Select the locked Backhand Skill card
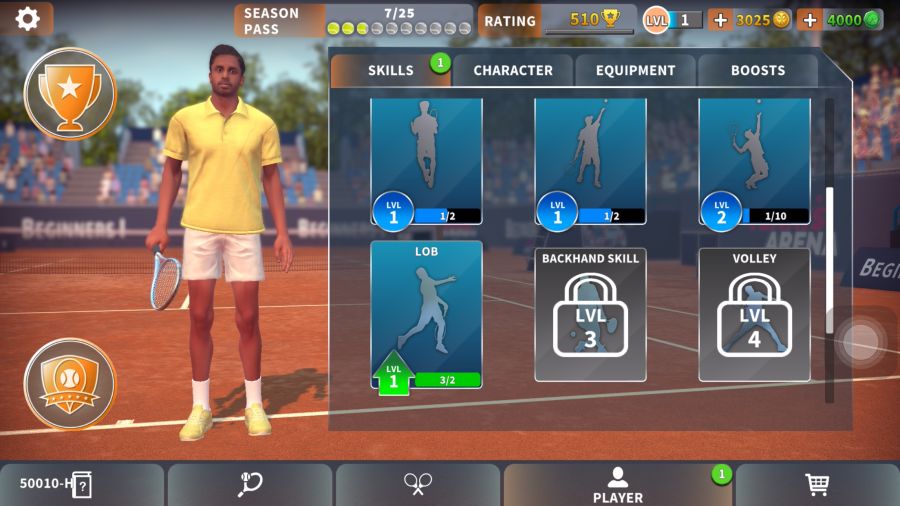 coord(590,315)
